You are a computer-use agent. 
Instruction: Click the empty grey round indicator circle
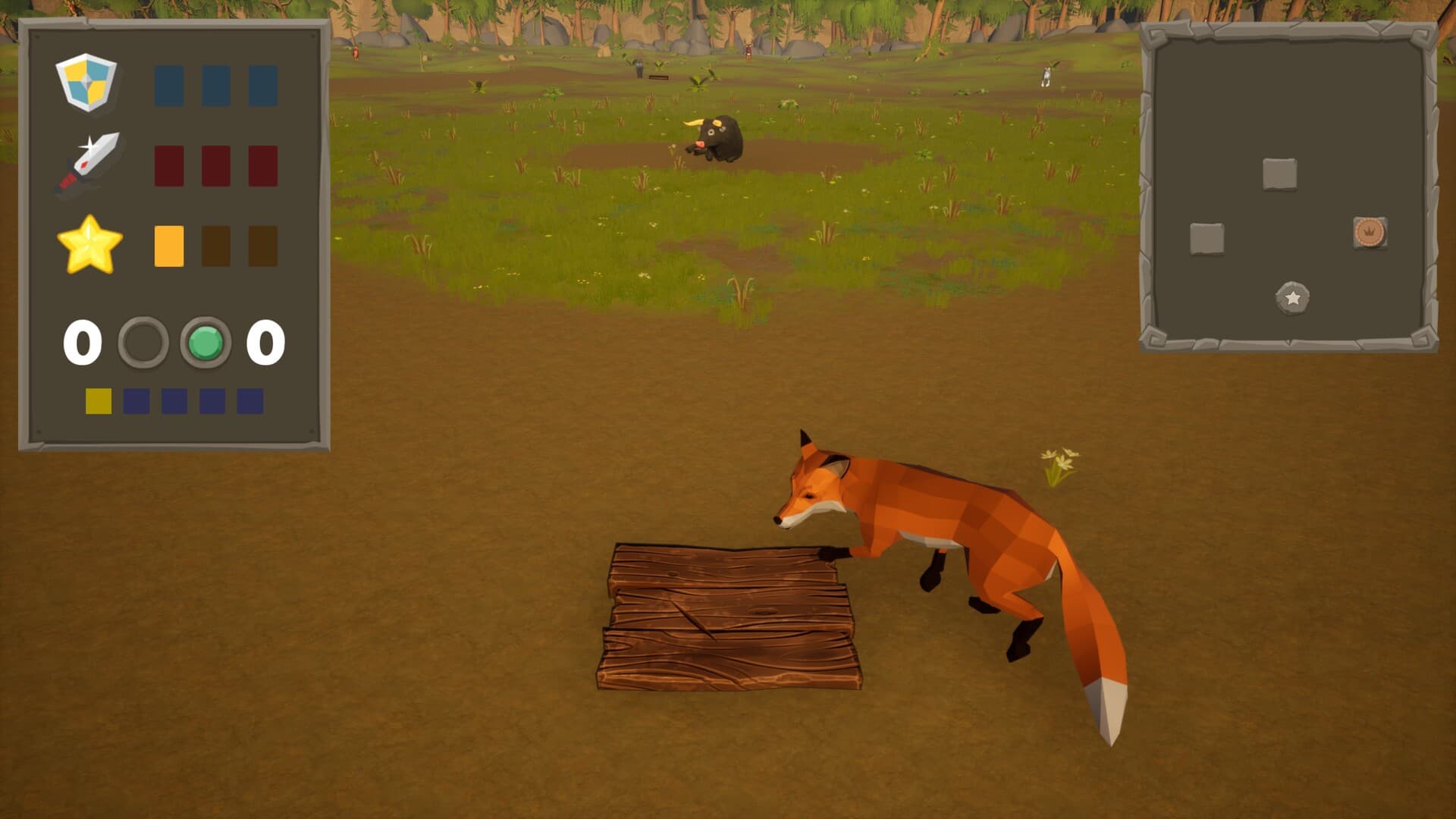(143, 343)
